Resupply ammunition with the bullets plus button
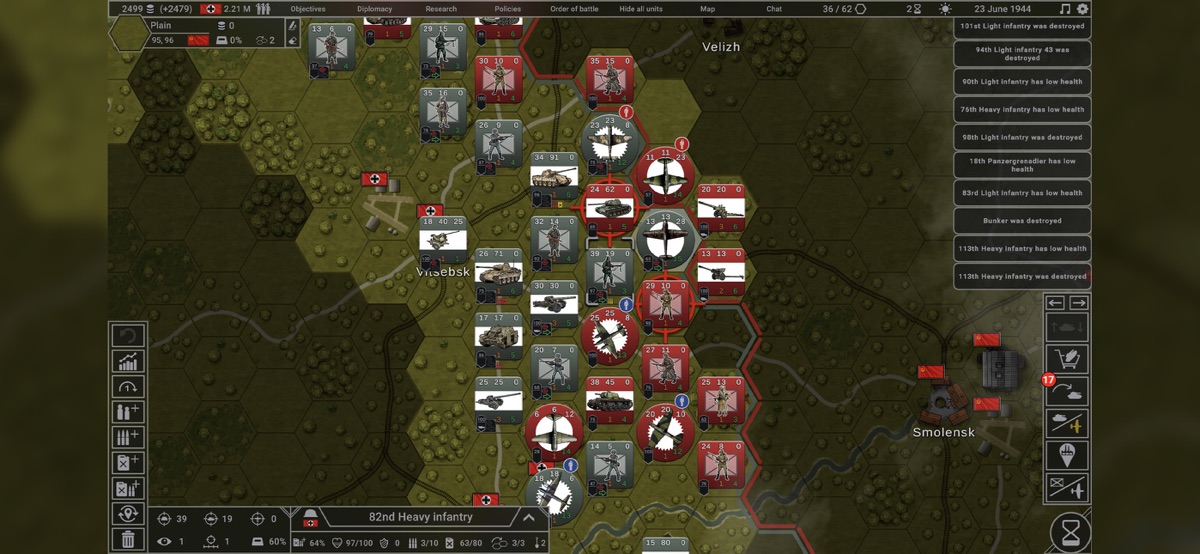Viewport: 1200px width, 554px height. (x=129, y=437)
